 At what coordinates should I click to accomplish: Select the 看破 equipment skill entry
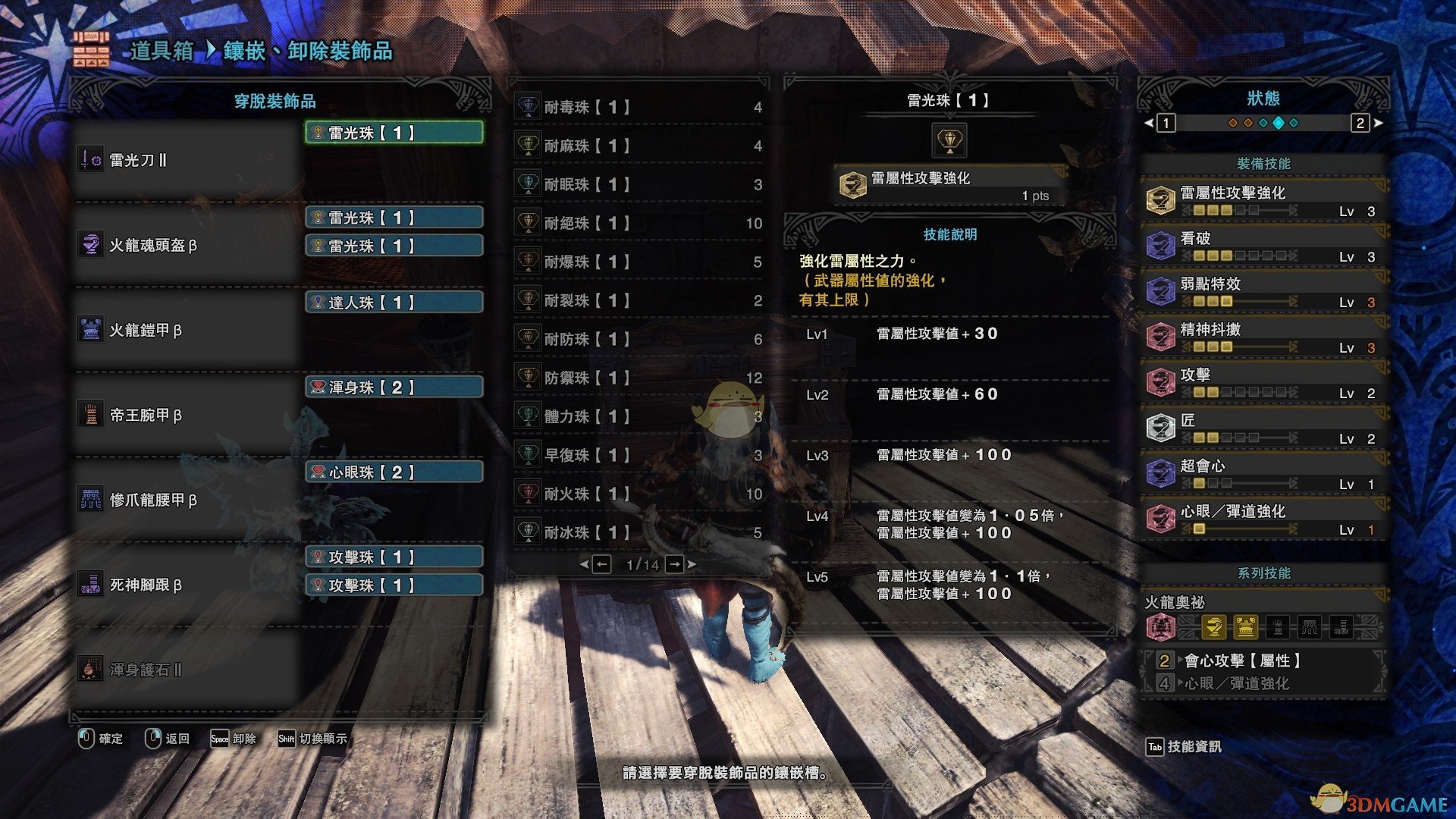click(x=1263, y=246)
